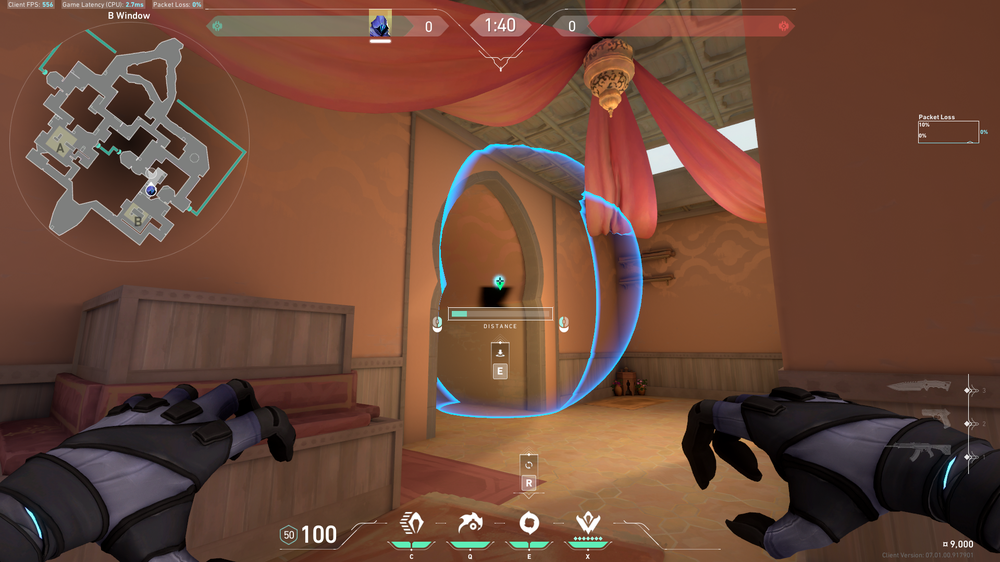The image size is (1000, 562).
Task: Activate the Paranoia ability icon
Action: point(468,523)
